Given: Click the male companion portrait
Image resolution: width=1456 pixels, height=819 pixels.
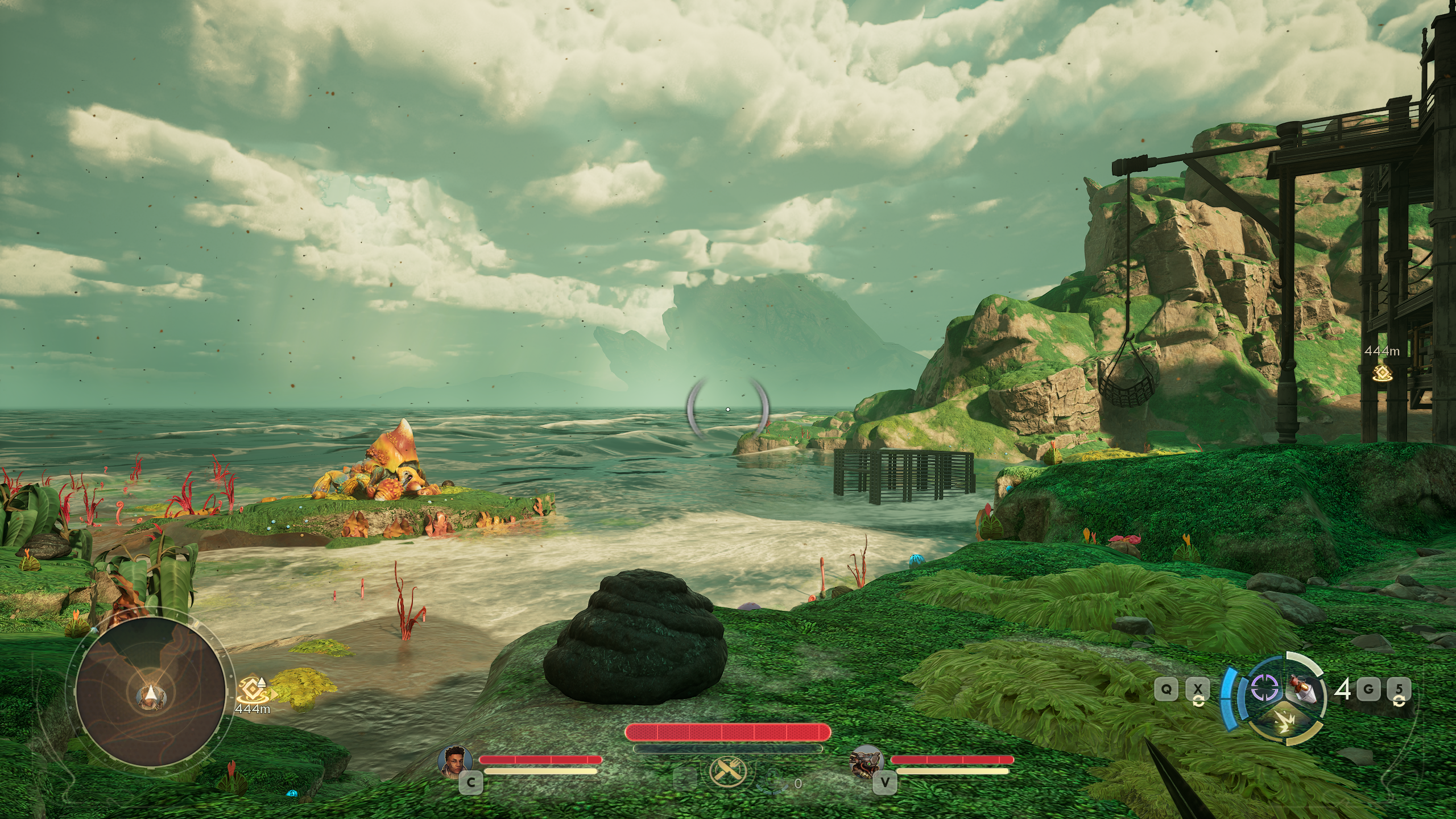Looking at the screenshot, I should 456,760.
